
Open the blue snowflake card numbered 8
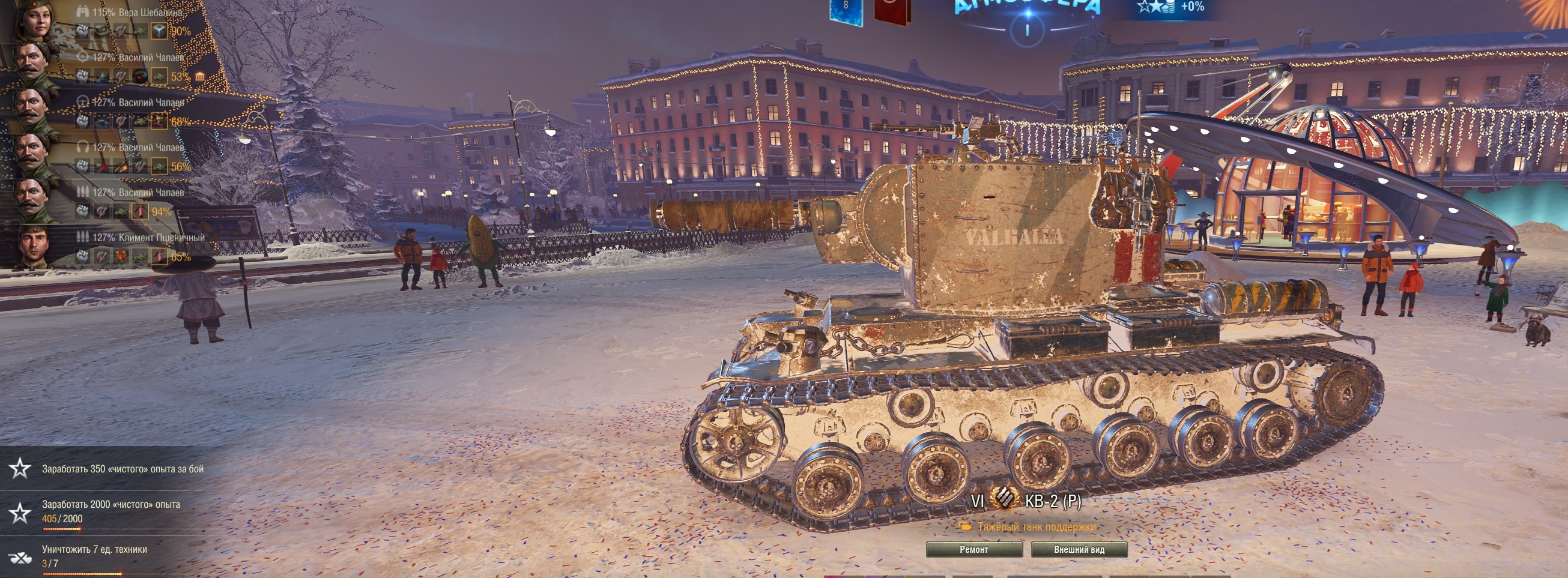point(846,12)
